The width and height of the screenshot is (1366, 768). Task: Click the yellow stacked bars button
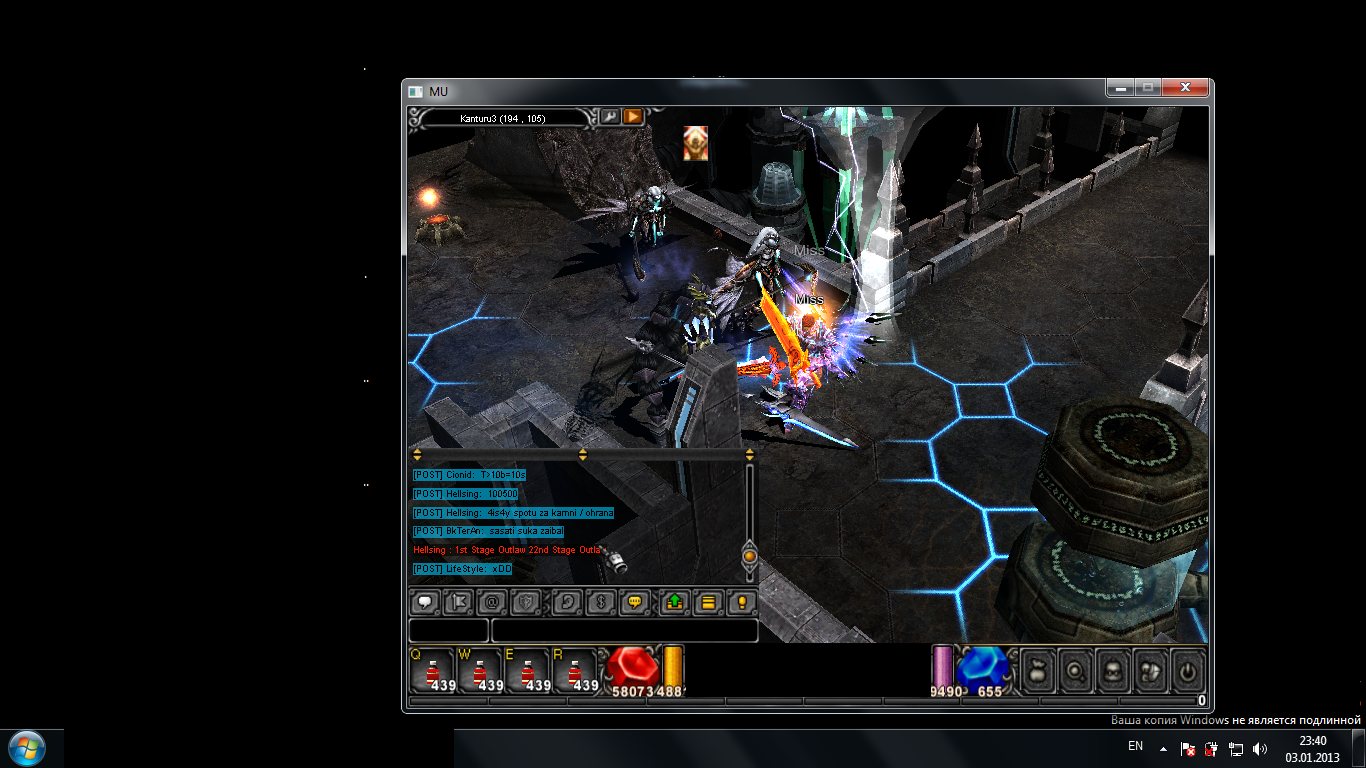708,602
